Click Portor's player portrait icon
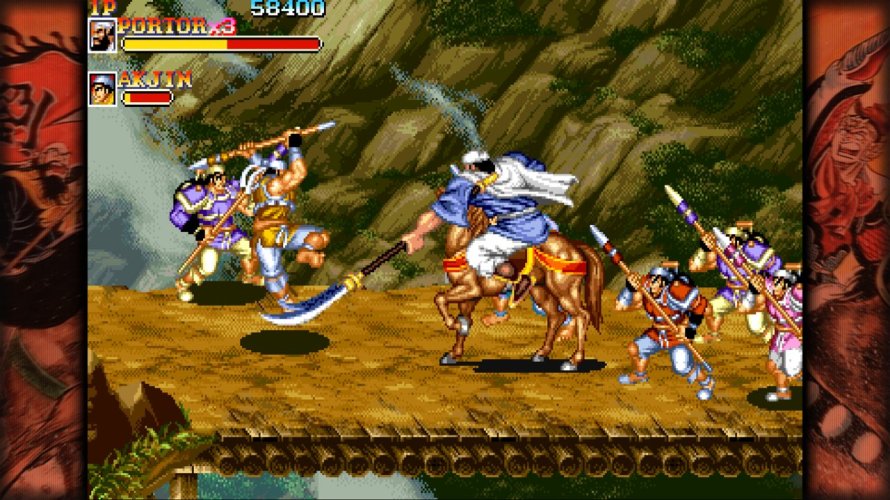The image size is (890, 500). pos(102,35)
